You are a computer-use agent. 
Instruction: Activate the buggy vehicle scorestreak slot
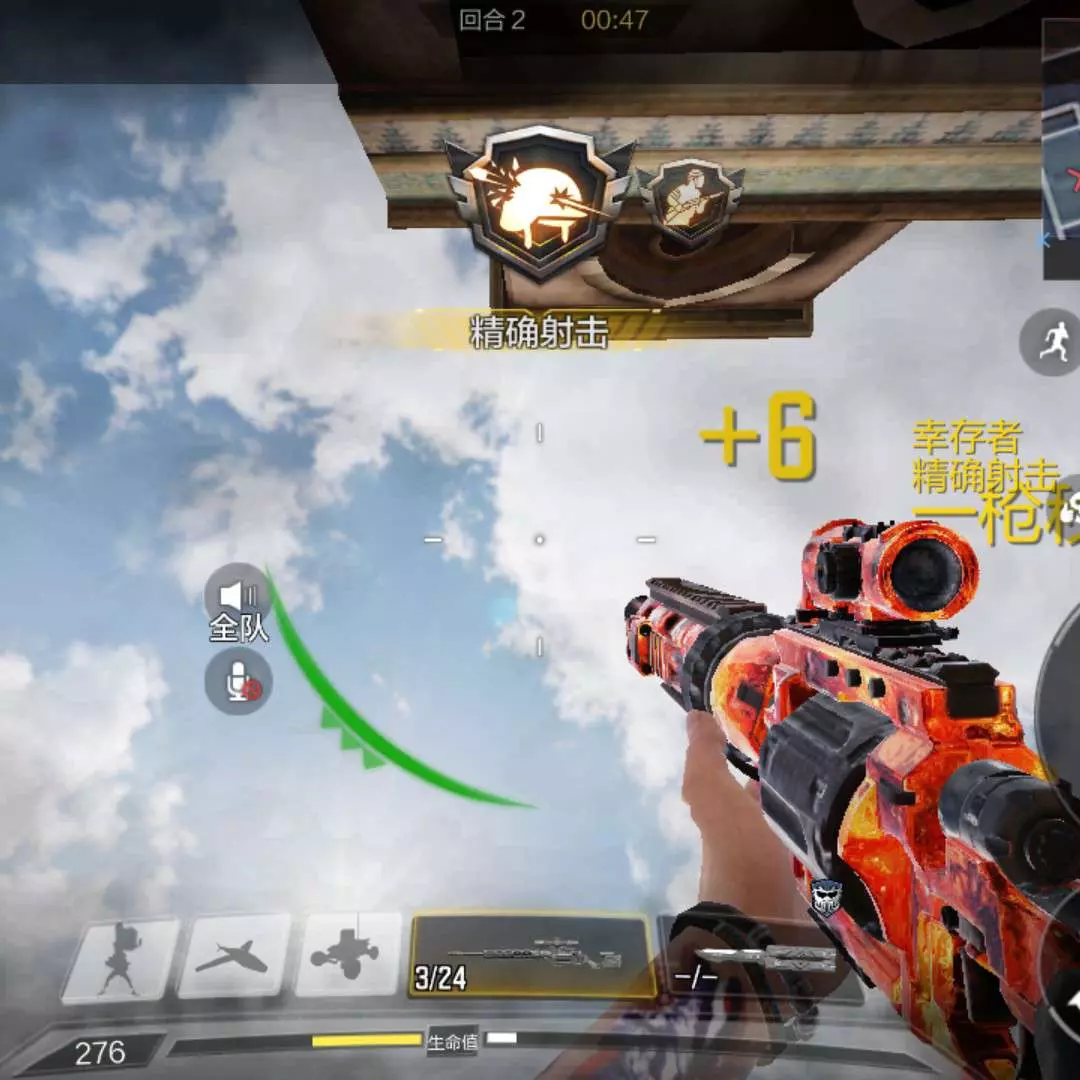tap(347, 956)
